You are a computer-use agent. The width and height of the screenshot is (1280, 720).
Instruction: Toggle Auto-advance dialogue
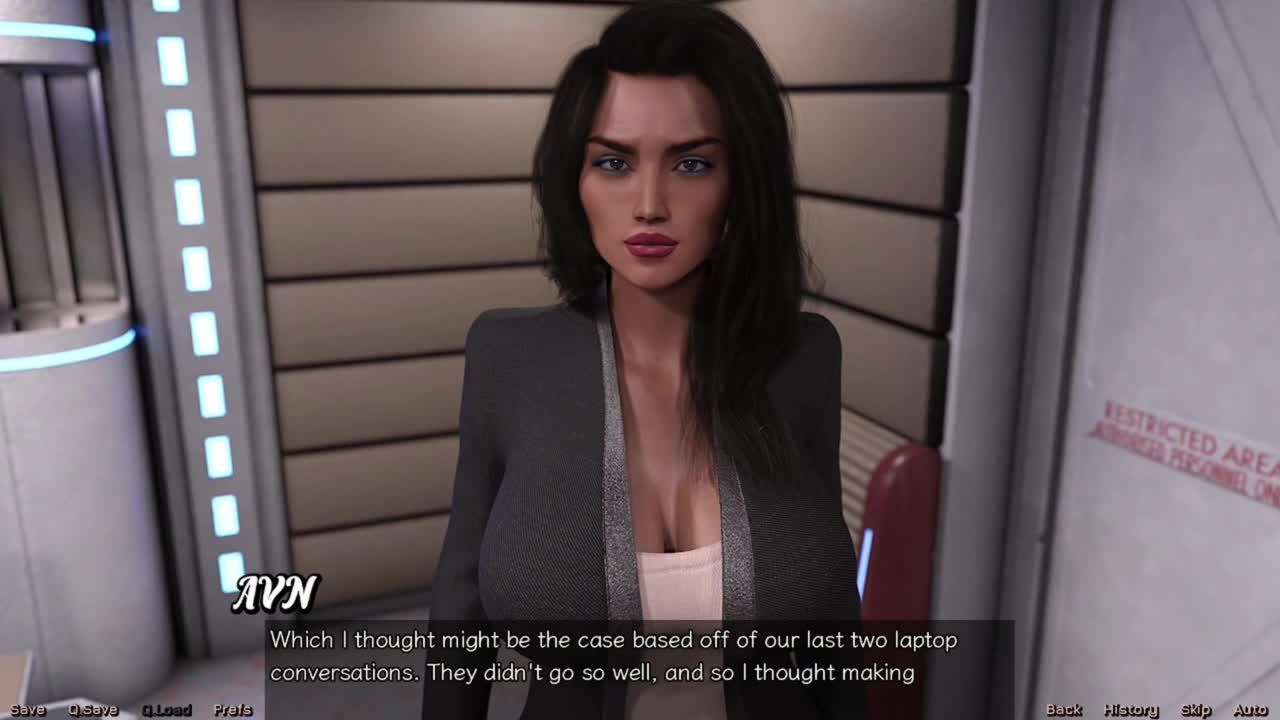point(1250,710)
